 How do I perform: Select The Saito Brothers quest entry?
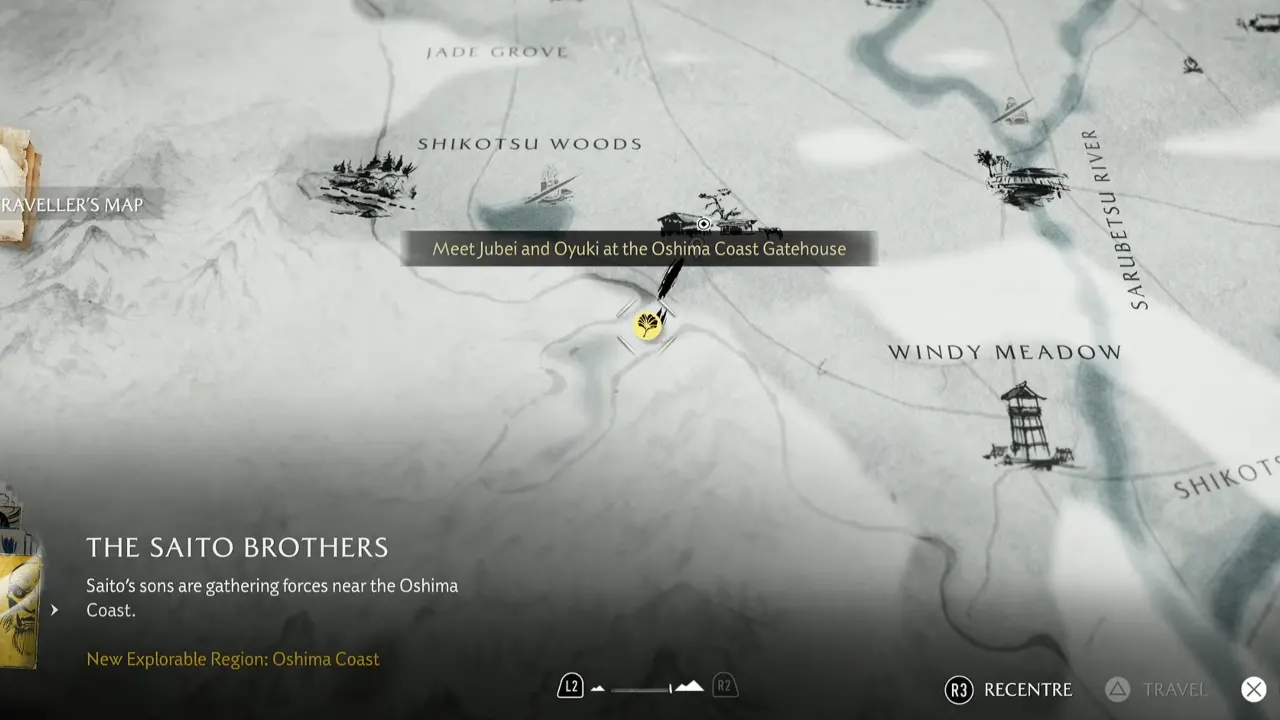pos(237,547)
